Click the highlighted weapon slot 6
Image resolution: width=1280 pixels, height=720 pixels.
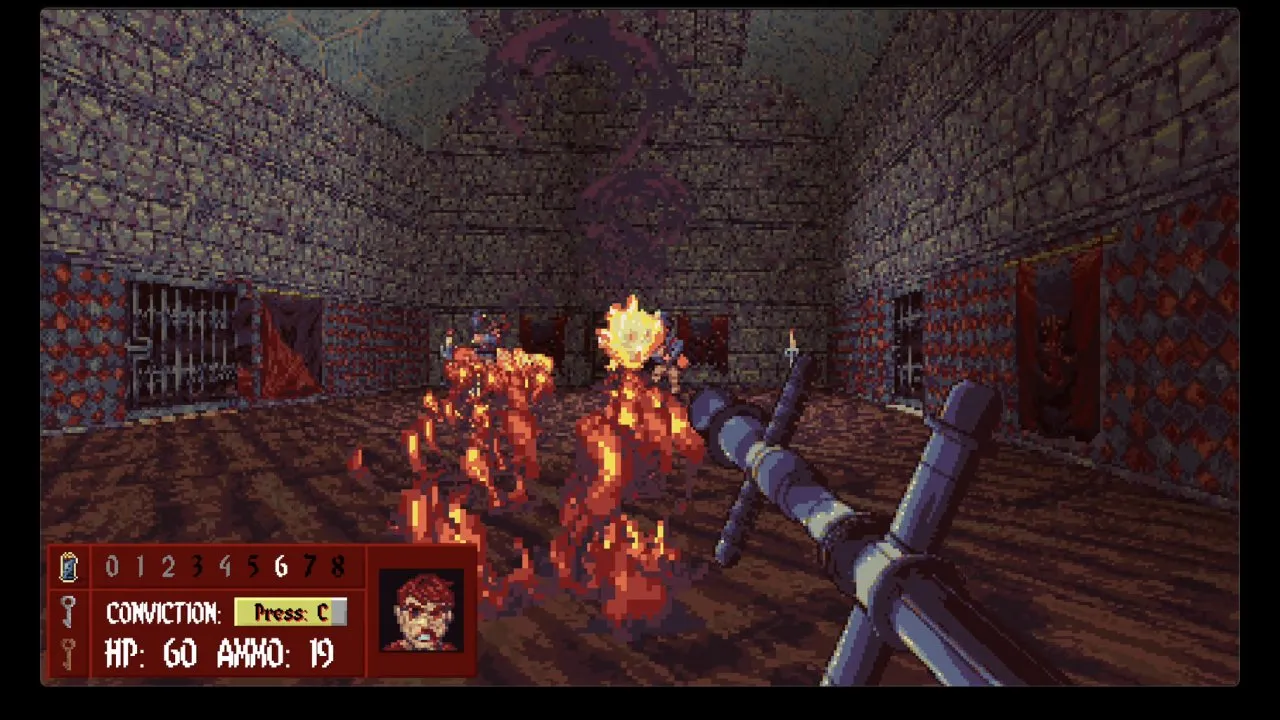click(x=281, y=567)
